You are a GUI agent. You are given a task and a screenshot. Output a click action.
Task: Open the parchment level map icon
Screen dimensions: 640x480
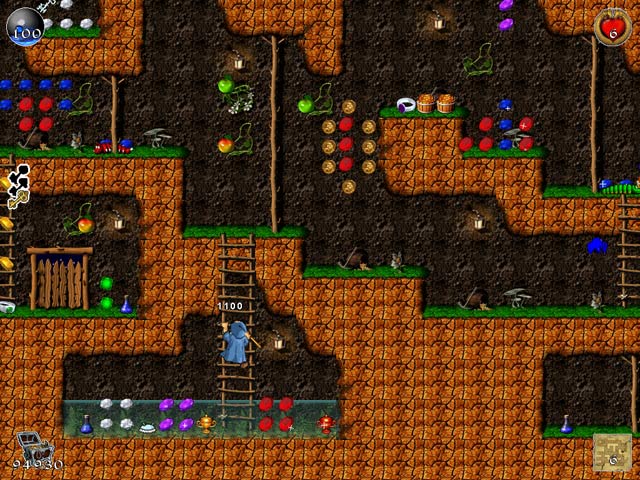click(x=610, y=452)
